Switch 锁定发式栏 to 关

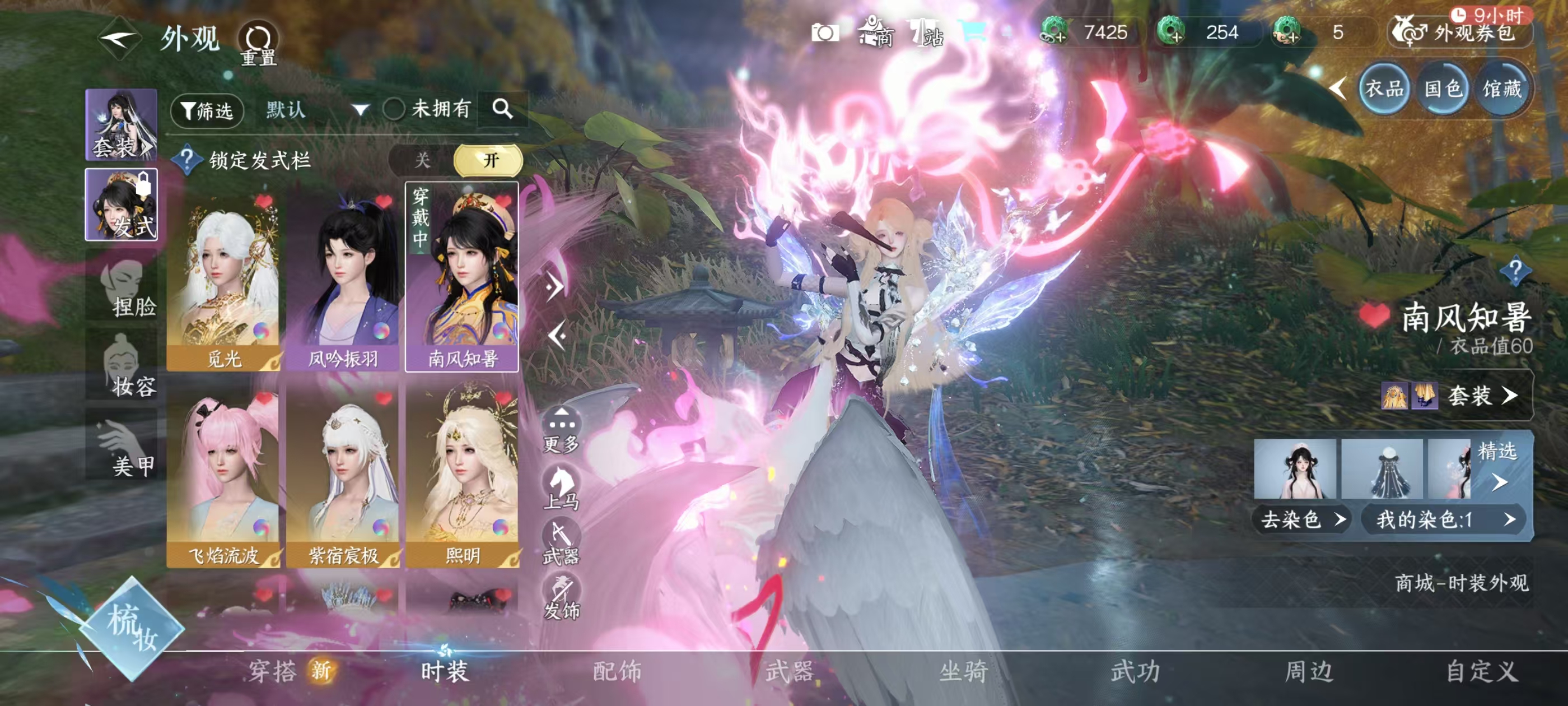click(x=422, y=160)
